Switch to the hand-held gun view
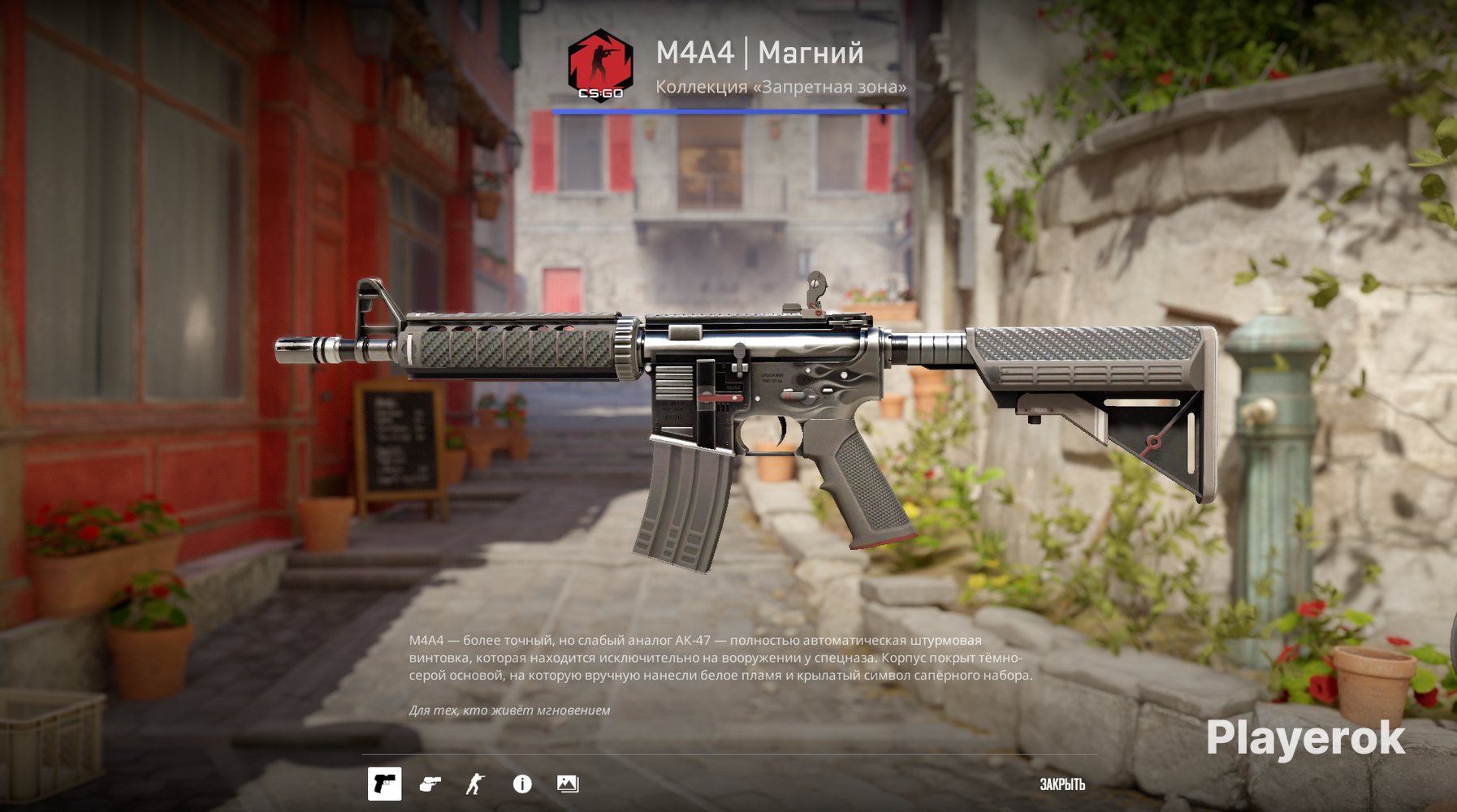Viewport: 1457px width, 812px height. [430, 784]
